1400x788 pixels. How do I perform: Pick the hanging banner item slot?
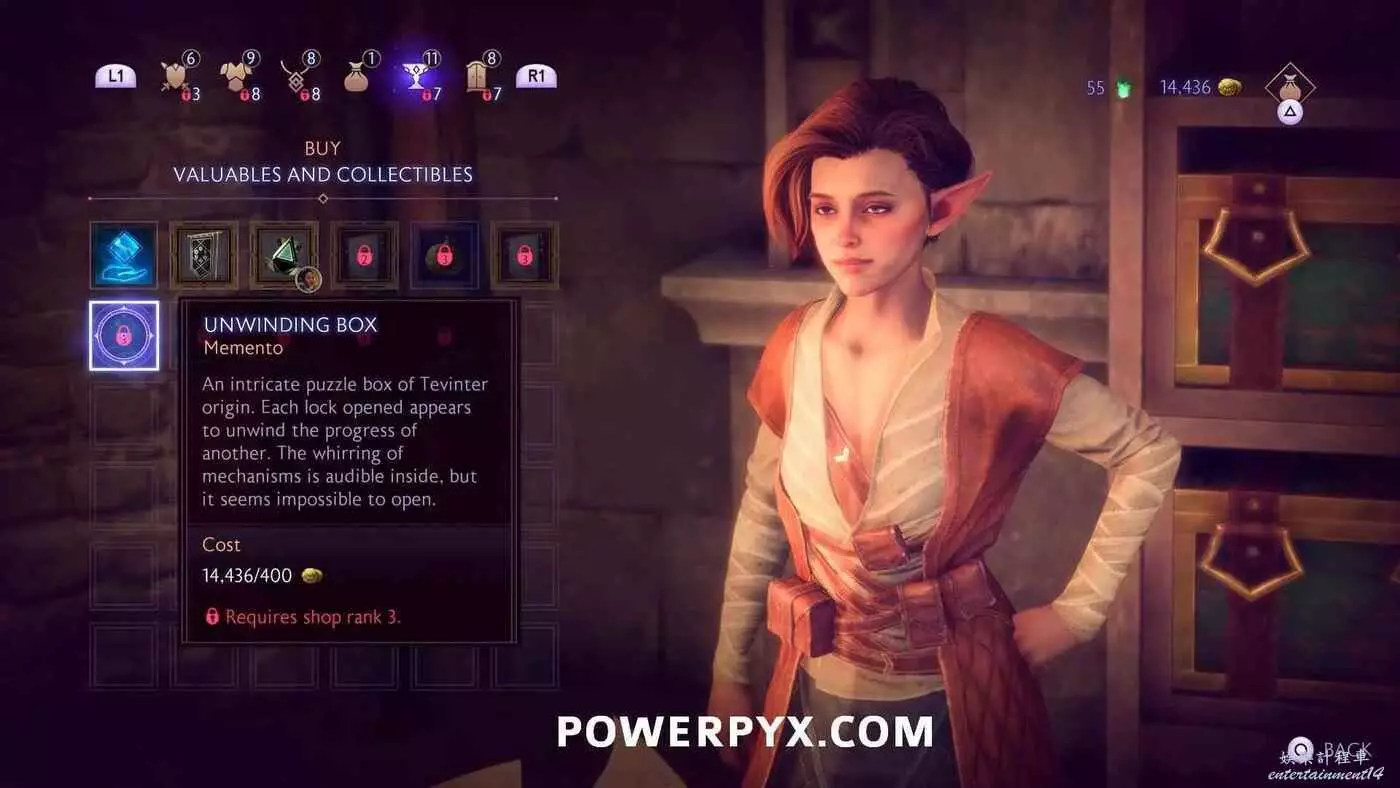(x=204, y=256)
